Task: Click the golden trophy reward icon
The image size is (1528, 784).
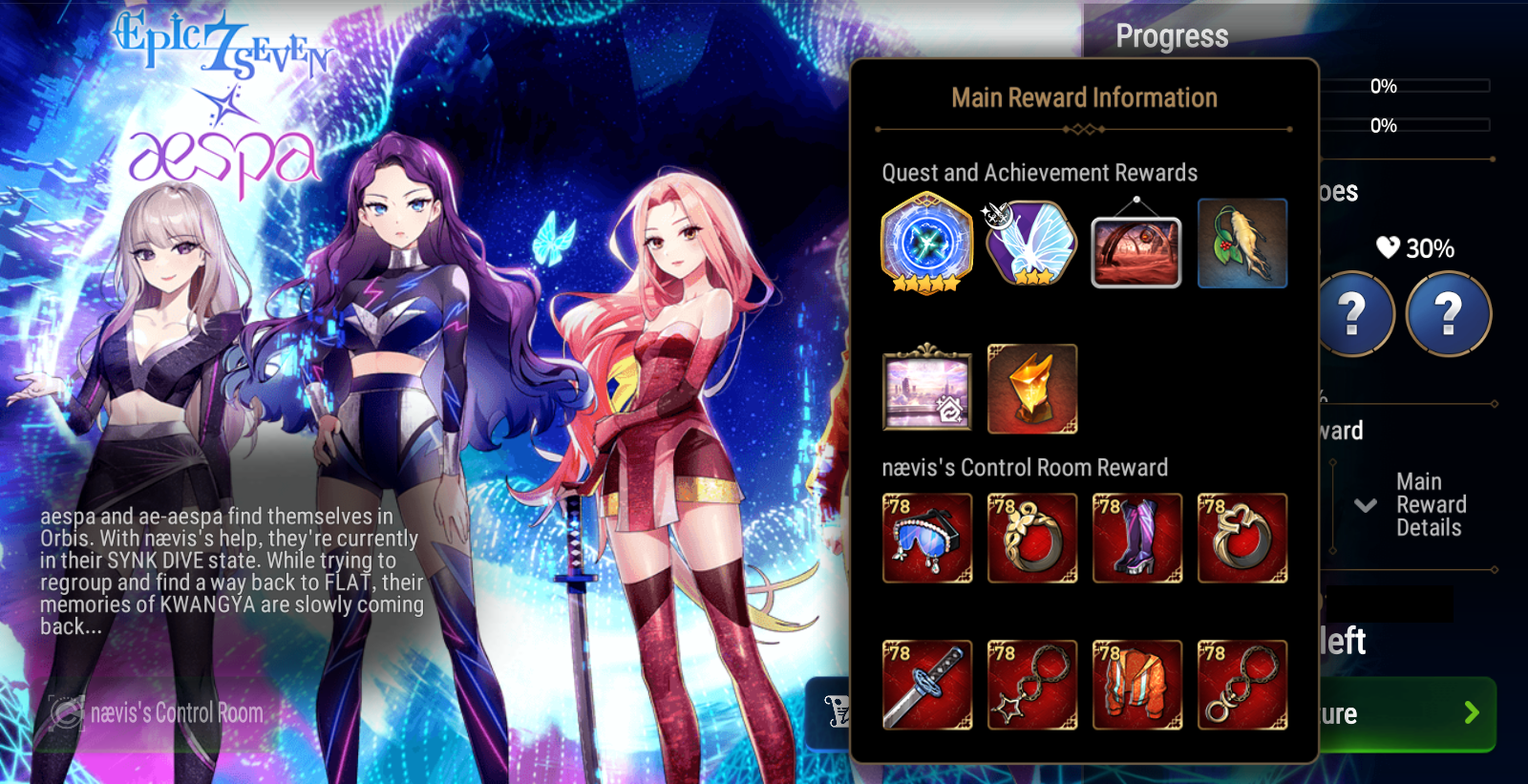Action: click(x=1032, y=389)
